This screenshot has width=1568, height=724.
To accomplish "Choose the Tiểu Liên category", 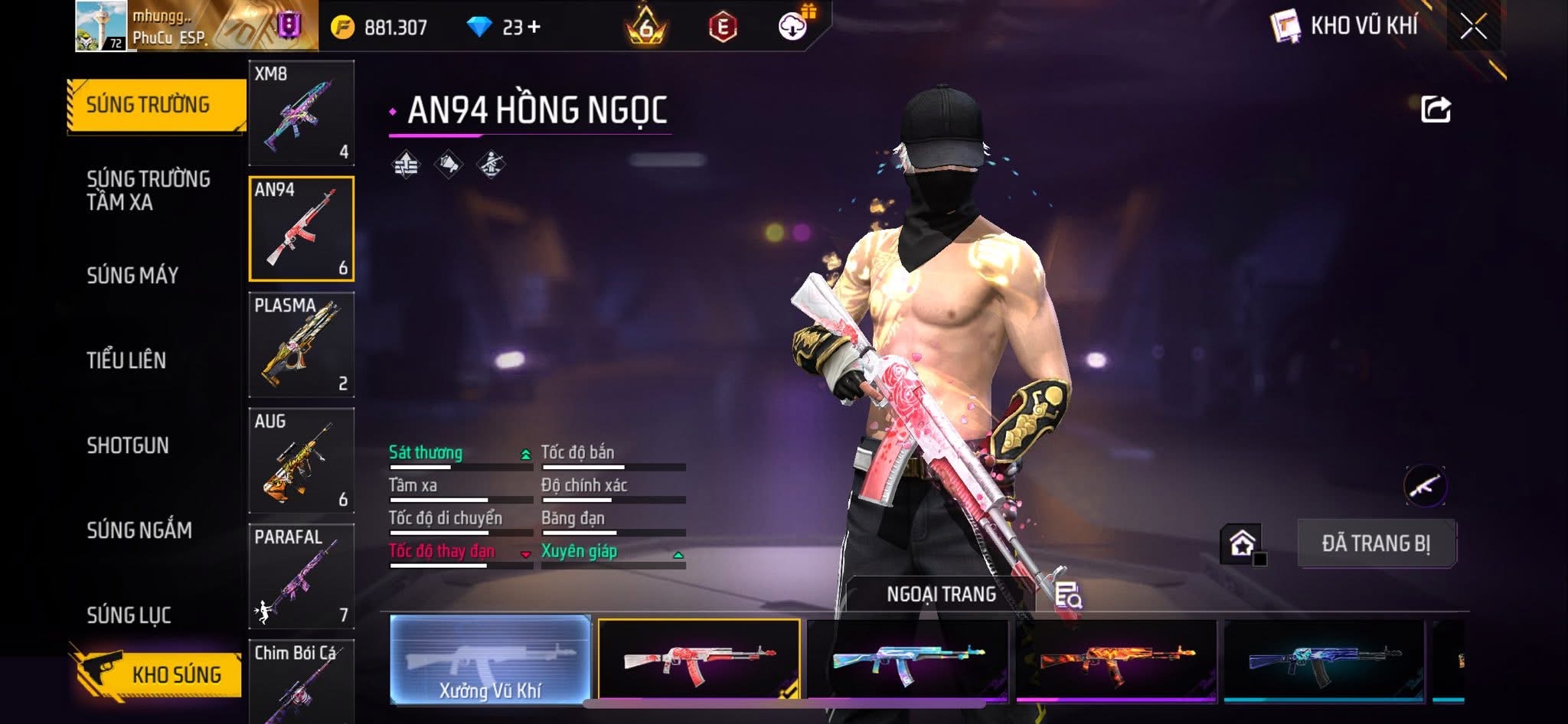I will coord(126,360).
